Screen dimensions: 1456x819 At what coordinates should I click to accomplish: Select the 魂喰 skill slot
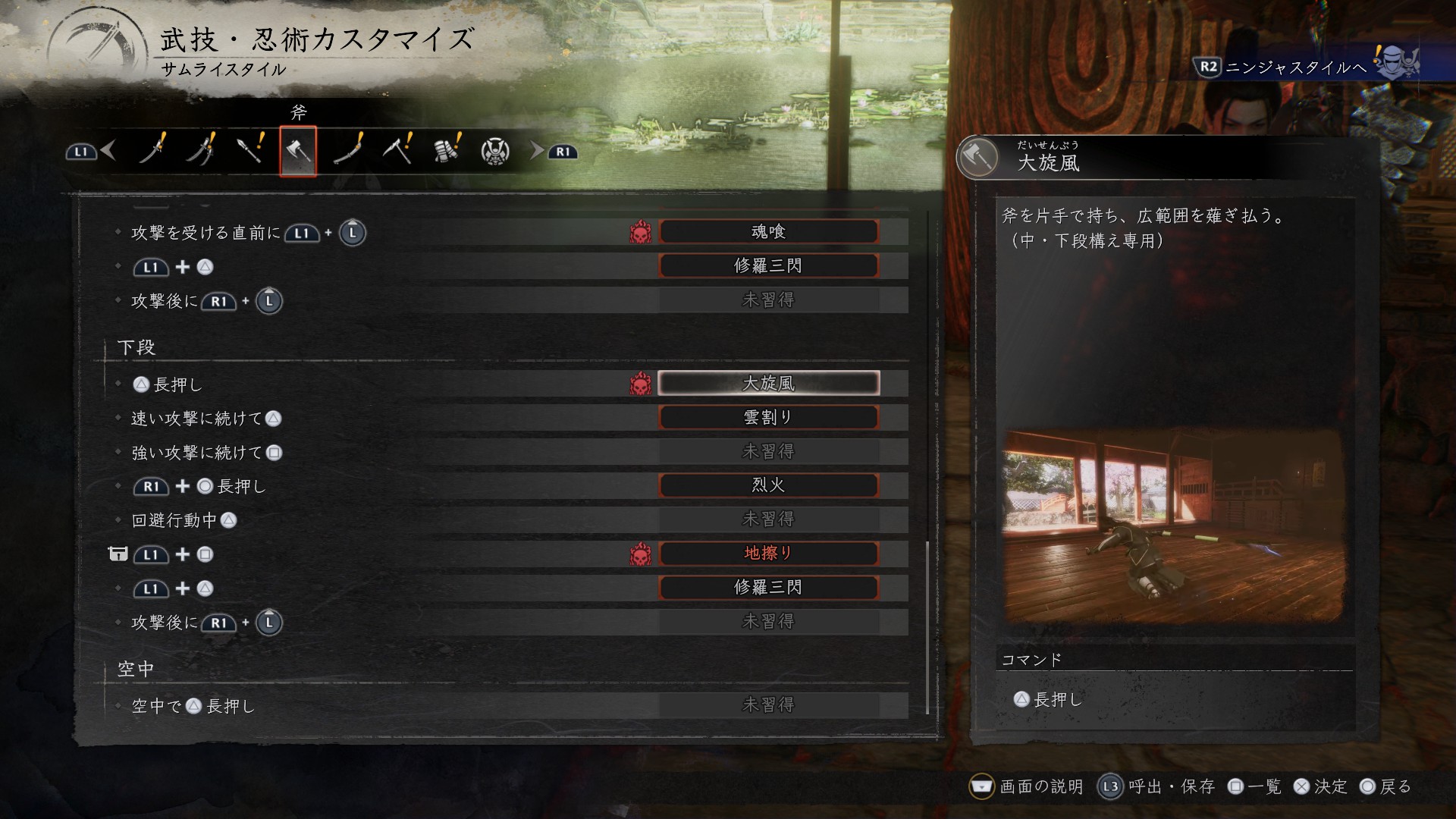click(769, 232)
